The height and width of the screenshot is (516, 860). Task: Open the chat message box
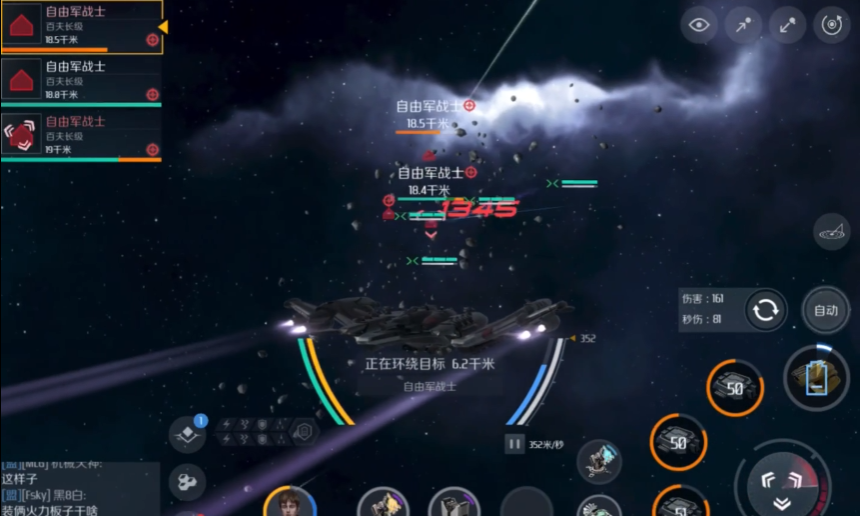79,488
